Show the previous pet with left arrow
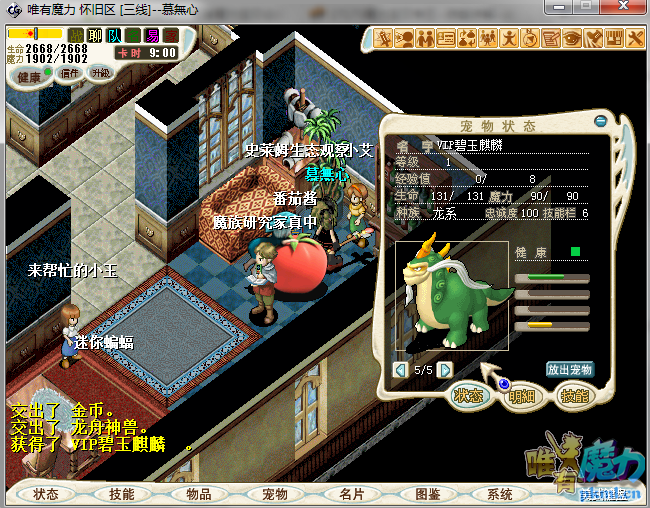650x508 pixels. [x=401, y=370]
